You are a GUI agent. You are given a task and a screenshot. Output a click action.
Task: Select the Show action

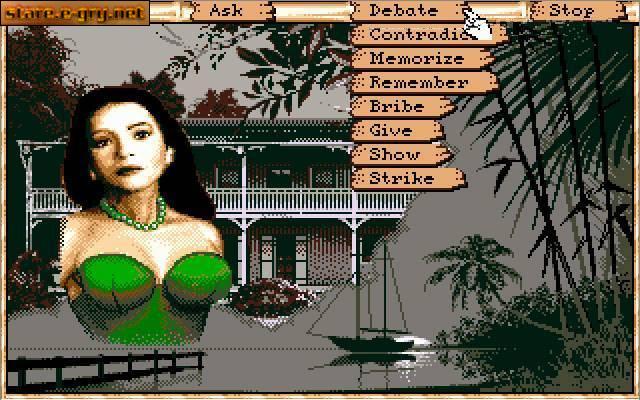click(394, 155)
